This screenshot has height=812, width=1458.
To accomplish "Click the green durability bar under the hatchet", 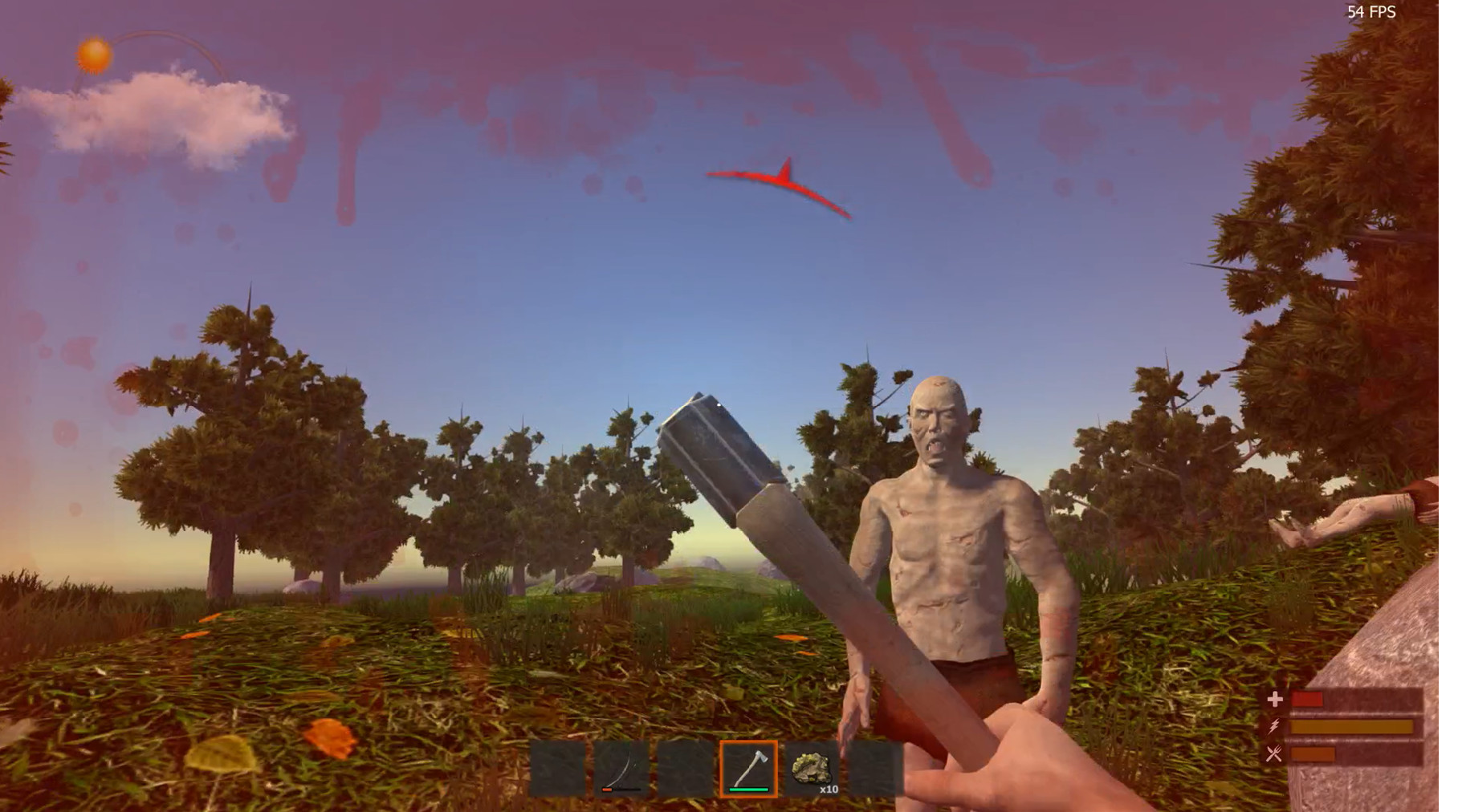I will (748, 790).
